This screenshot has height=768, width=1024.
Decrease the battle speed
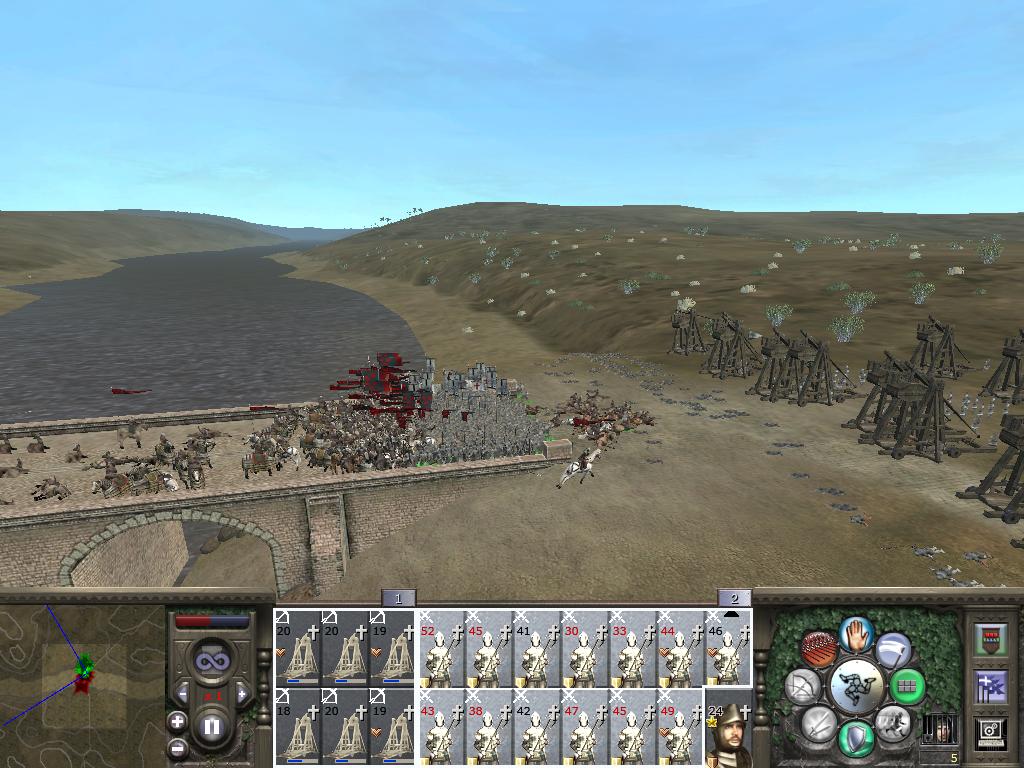pyautogui.click(x=183, y=693)
